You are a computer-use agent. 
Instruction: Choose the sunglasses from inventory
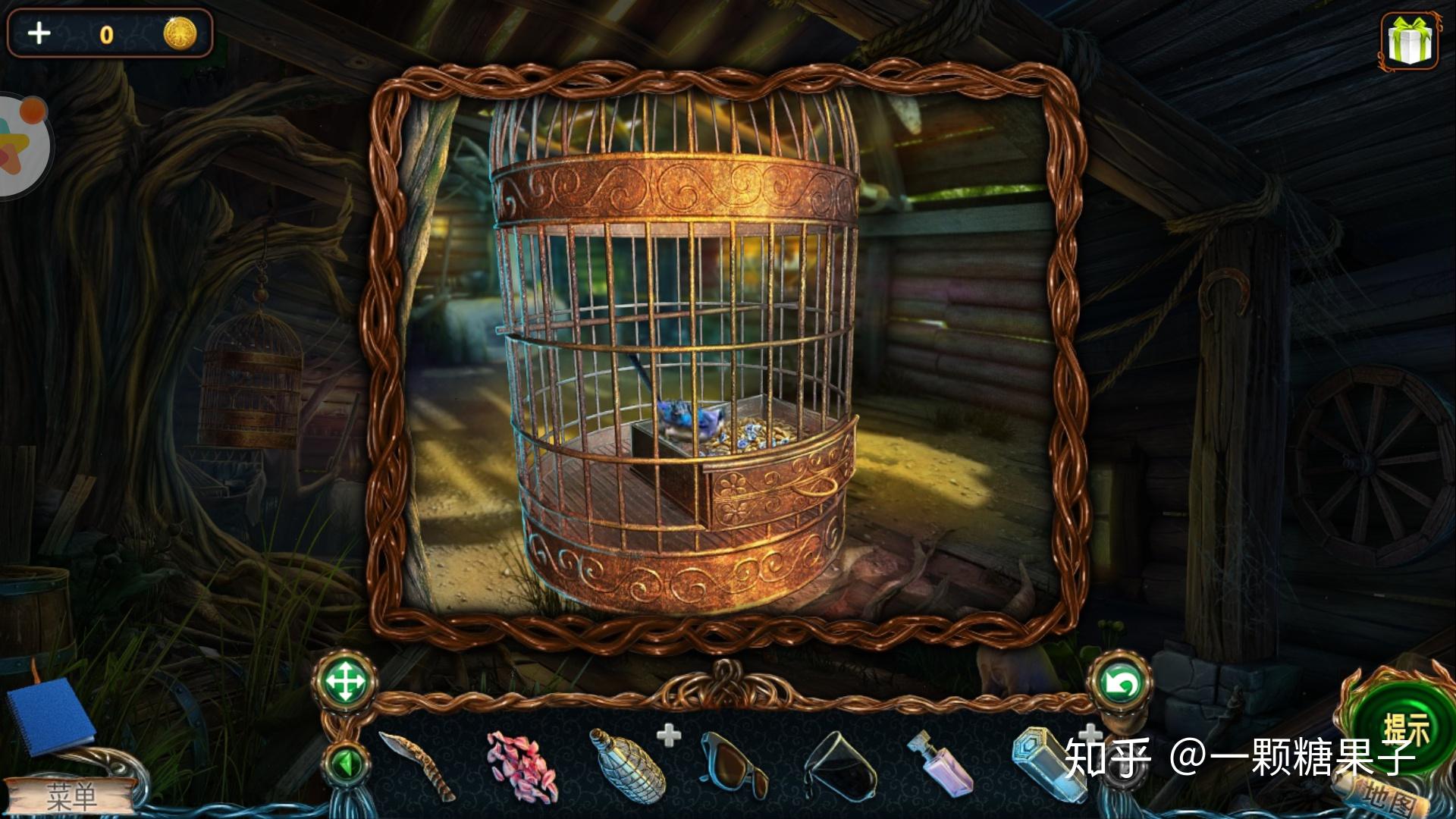point(733,764)
